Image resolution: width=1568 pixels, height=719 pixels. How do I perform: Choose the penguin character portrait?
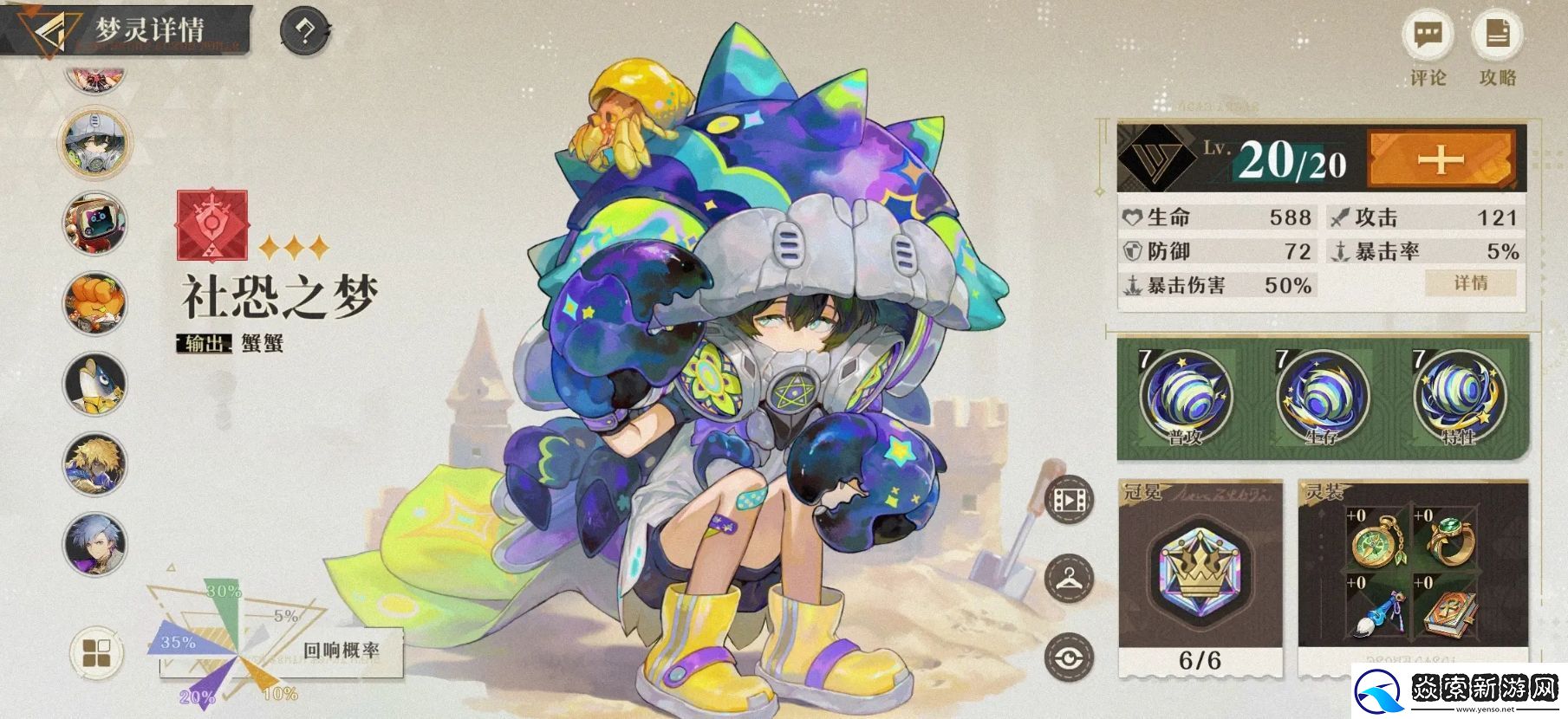95,384
